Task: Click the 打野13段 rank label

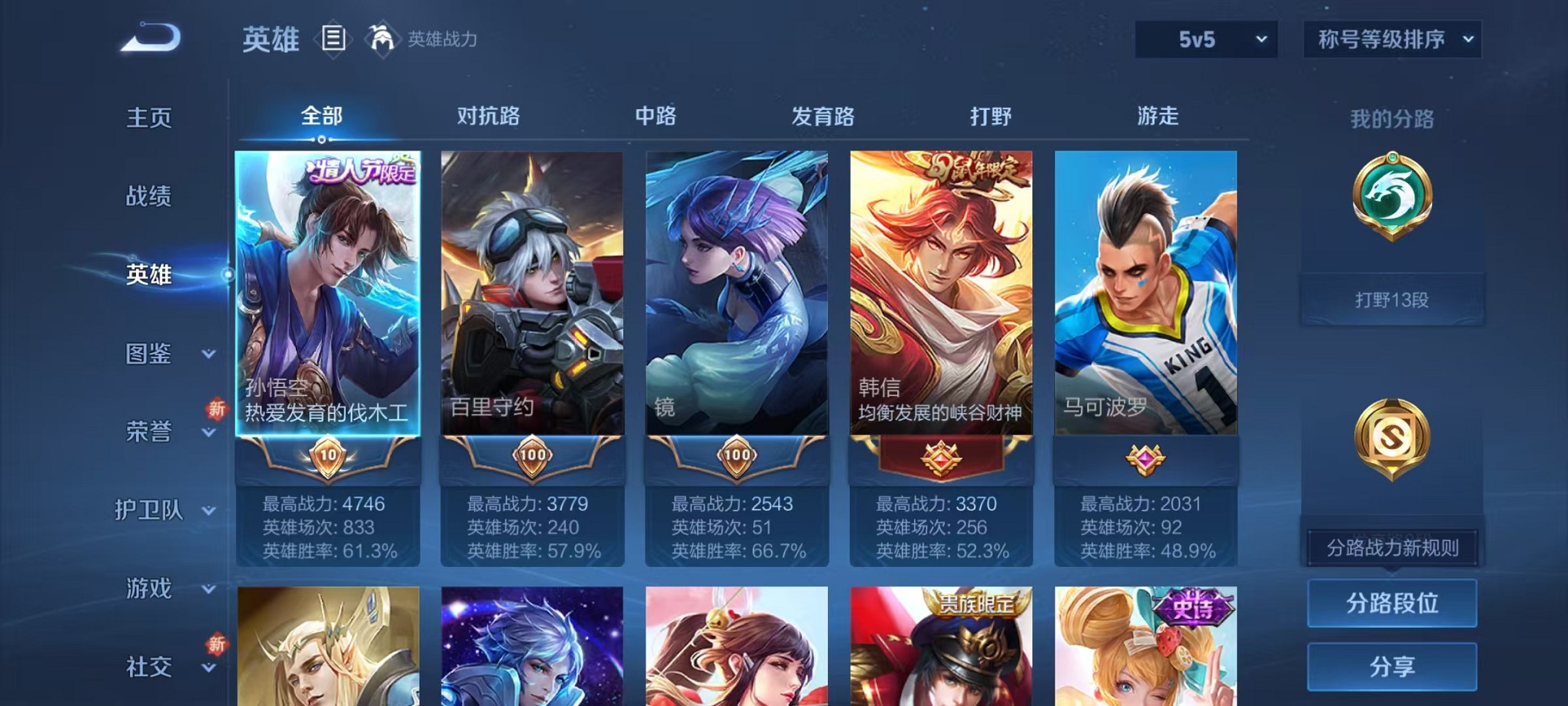Action: click(x=1392, y=299)
